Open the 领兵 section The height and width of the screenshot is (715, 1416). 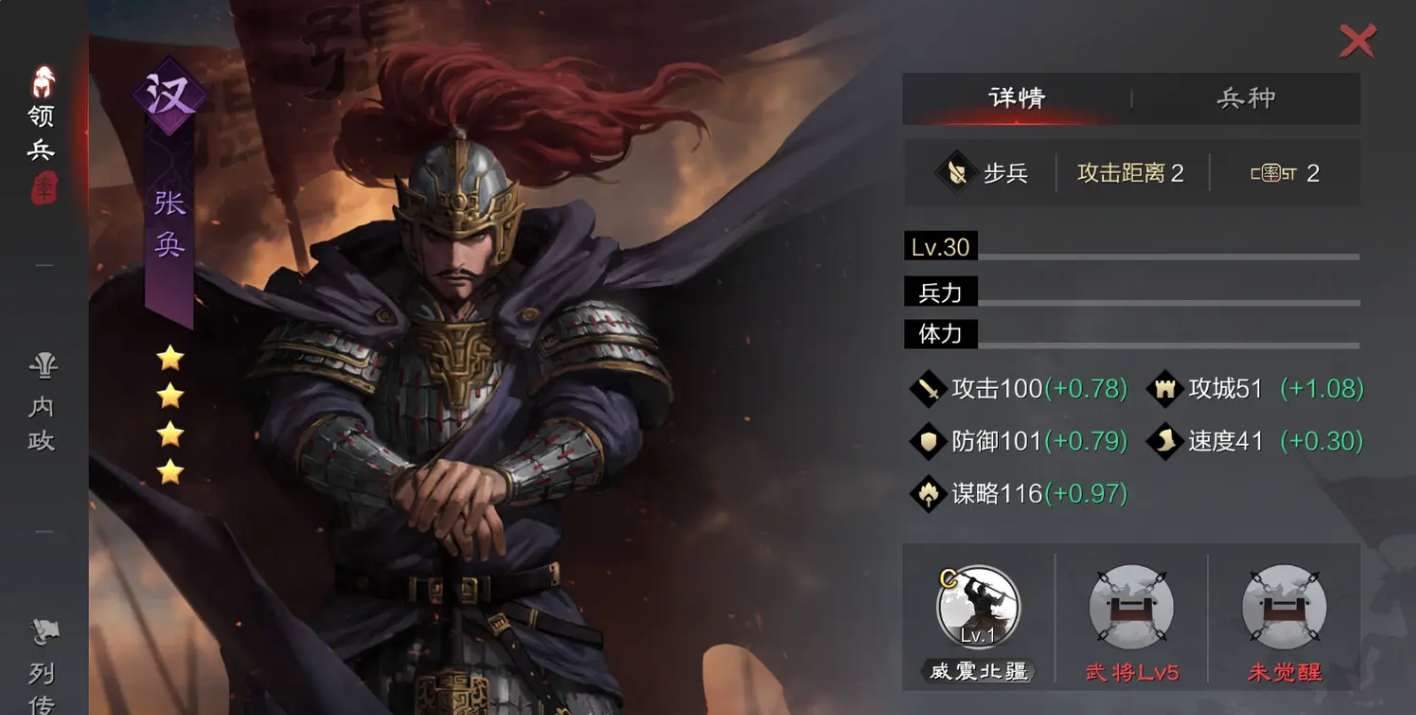pos(42,130)
